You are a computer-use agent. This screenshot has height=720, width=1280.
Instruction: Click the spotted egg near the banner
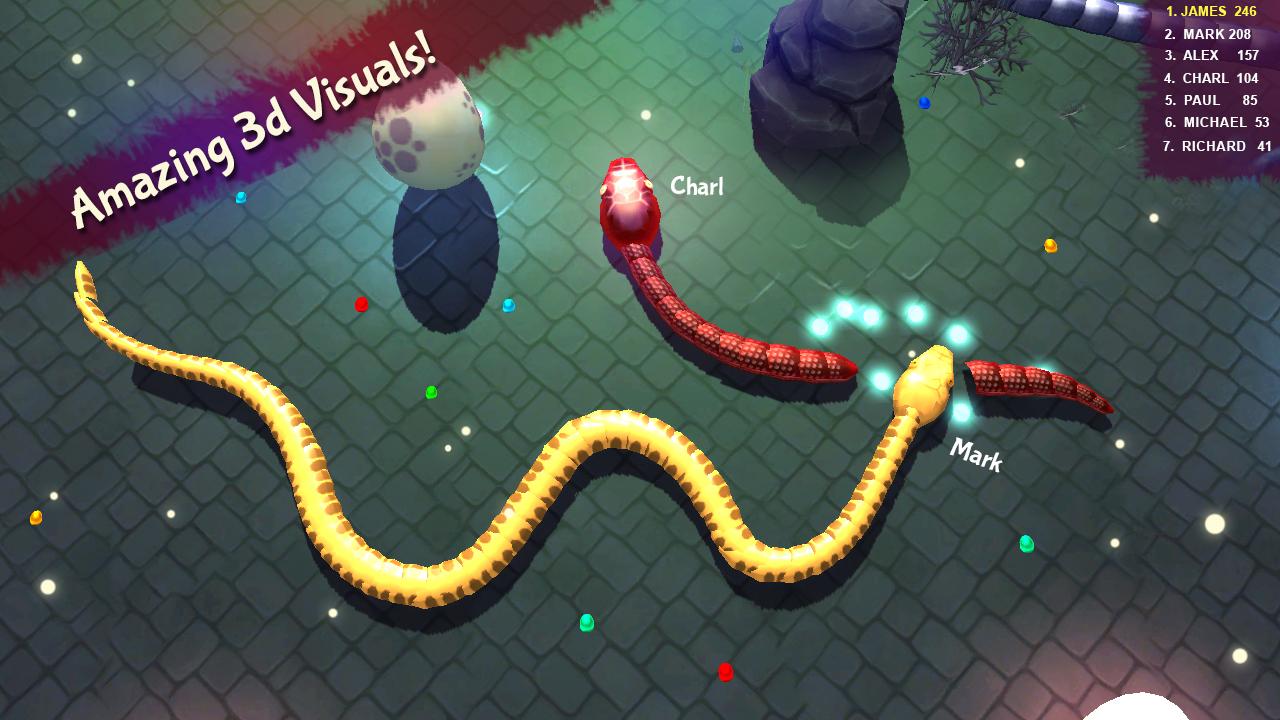pos(430,130)
